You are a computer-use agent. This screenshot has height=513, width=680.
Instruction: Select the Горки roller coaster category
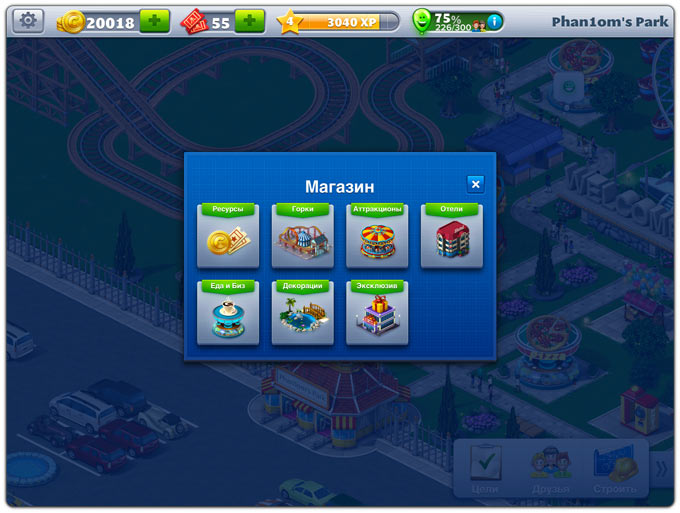tap(302, 237)
